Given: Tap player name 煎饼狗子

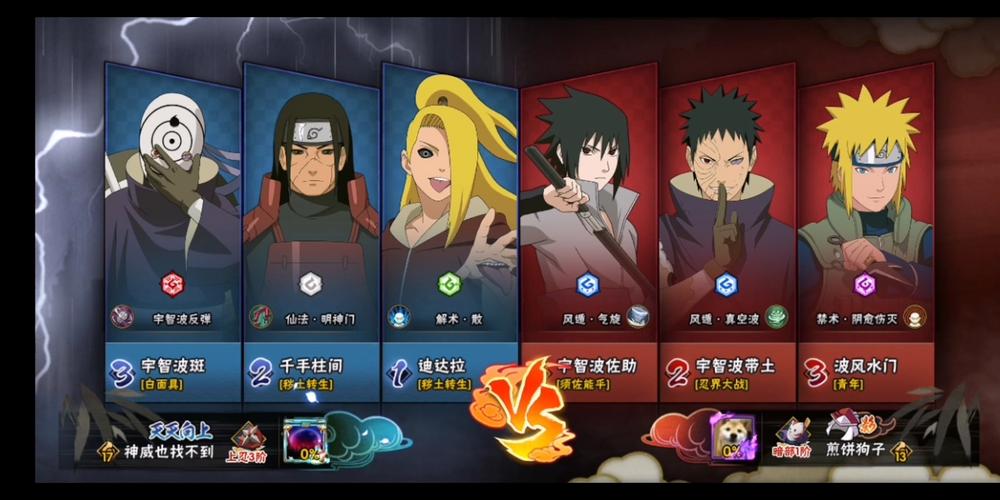Looking at the screenshot, I should coord(858,450).
